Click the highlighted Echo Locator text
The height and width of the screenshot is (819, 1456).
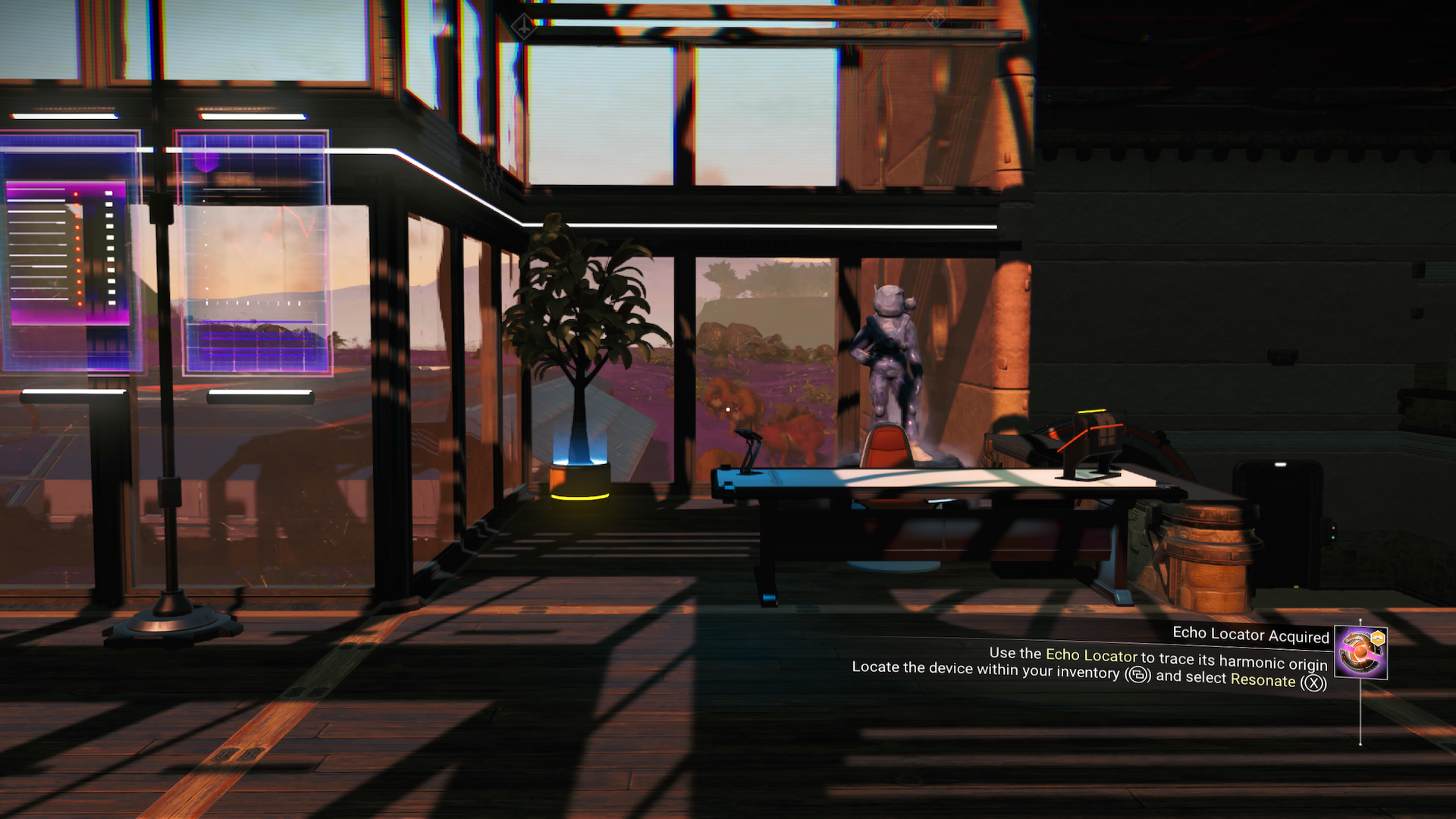[1090, 654]
